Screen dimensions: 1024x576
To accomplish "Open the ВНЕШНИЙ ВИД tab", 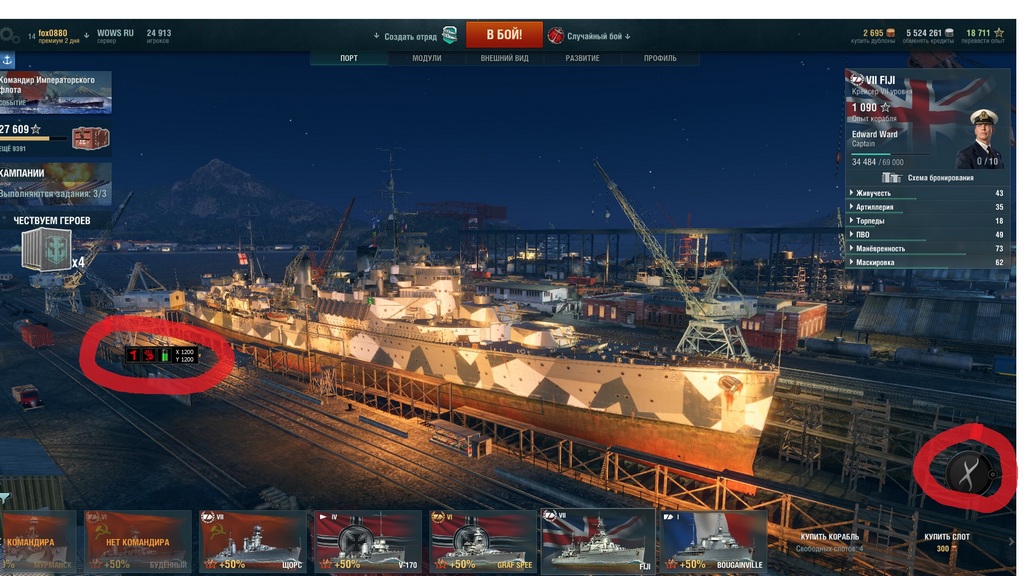I will coord(504,58).
